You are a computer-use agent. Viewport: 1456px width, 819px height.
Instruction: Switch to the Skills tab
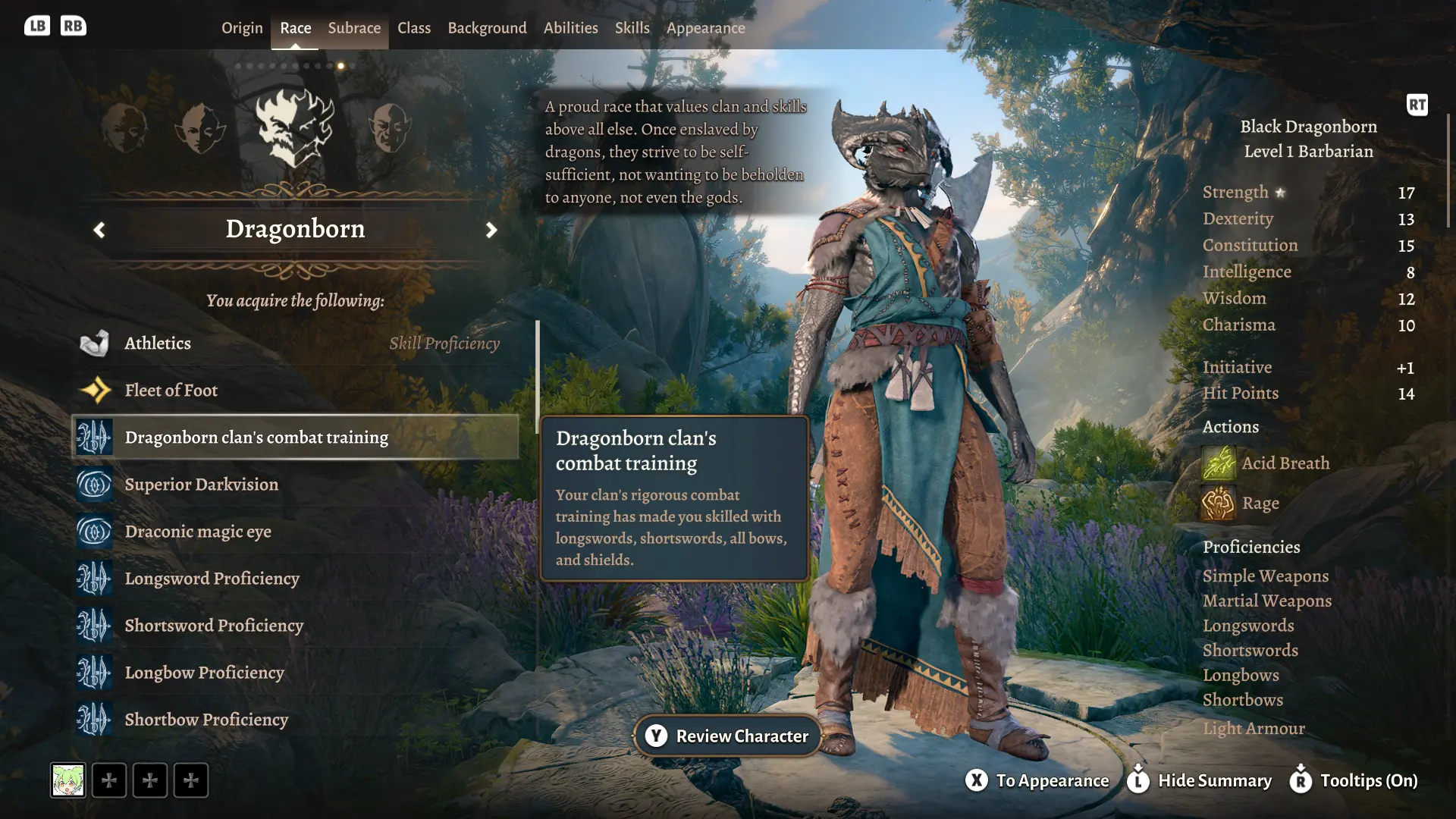click(632, 28)
